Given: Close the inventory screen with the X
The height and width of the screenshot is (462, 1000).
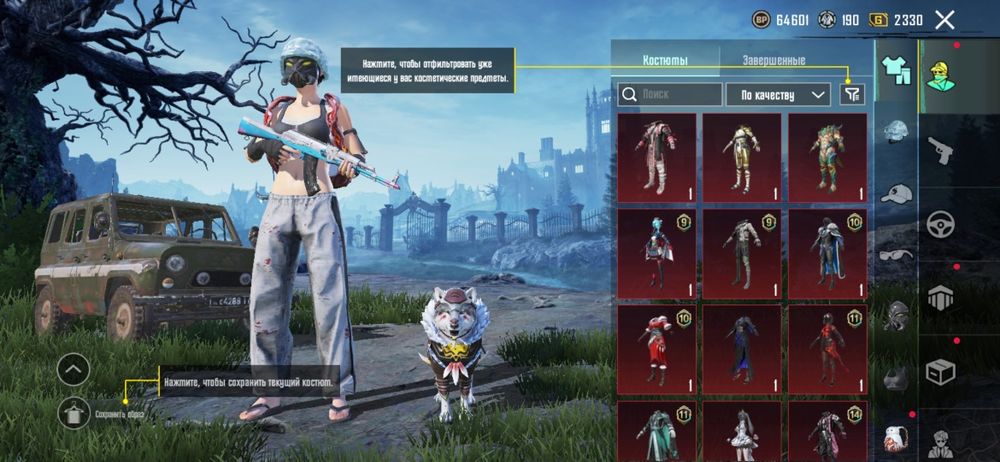Looking at the screenshot, I should (944, 19).
